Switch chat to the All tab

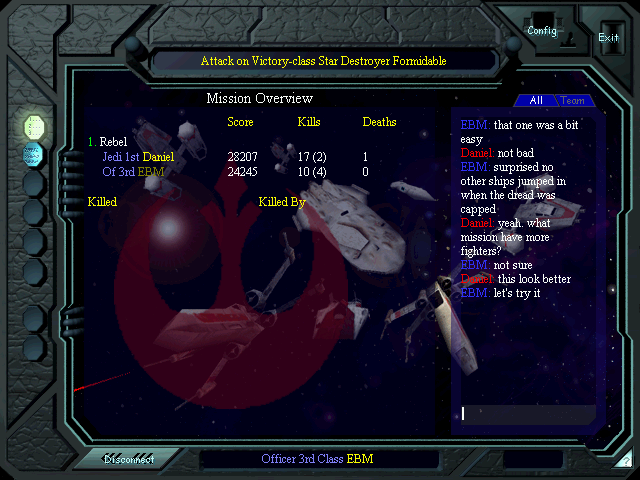pyautogui.click(x=536, y=101)
